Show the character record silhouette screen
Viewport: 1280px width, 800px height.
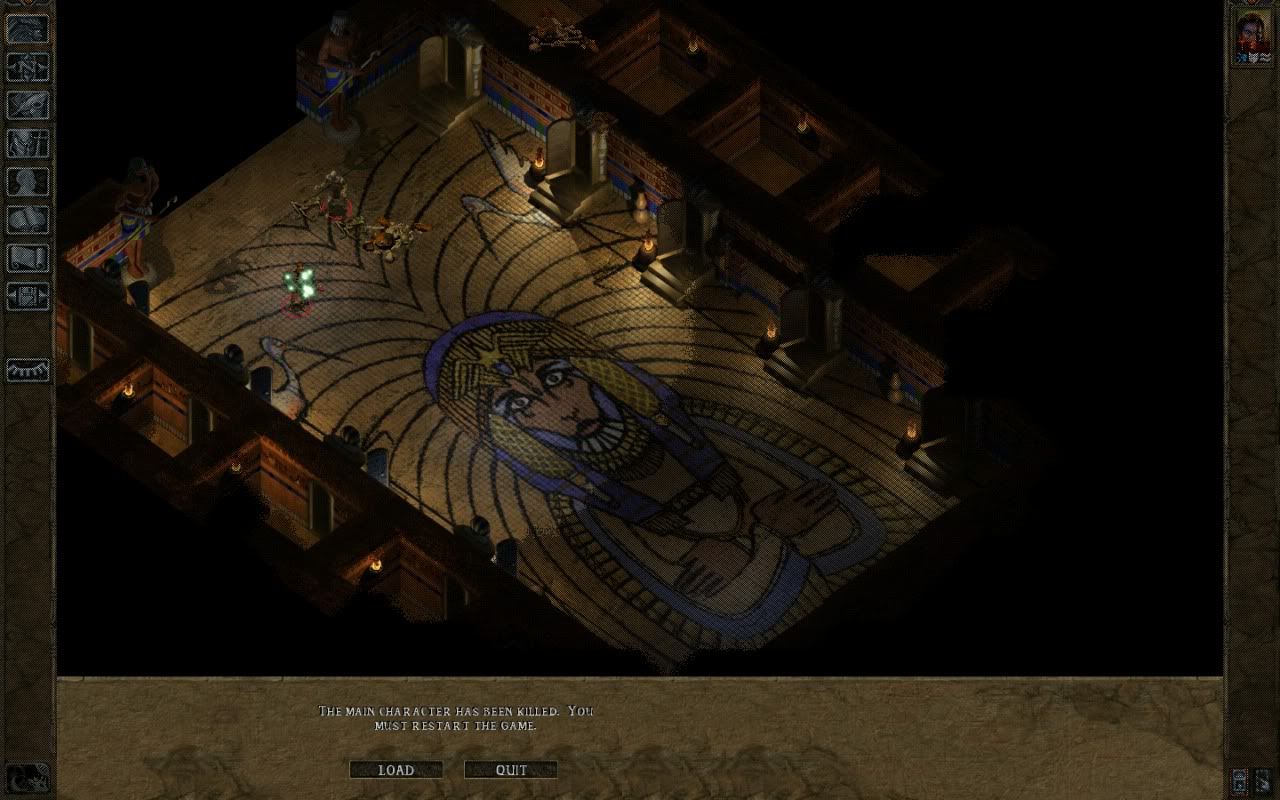point(28,182)
